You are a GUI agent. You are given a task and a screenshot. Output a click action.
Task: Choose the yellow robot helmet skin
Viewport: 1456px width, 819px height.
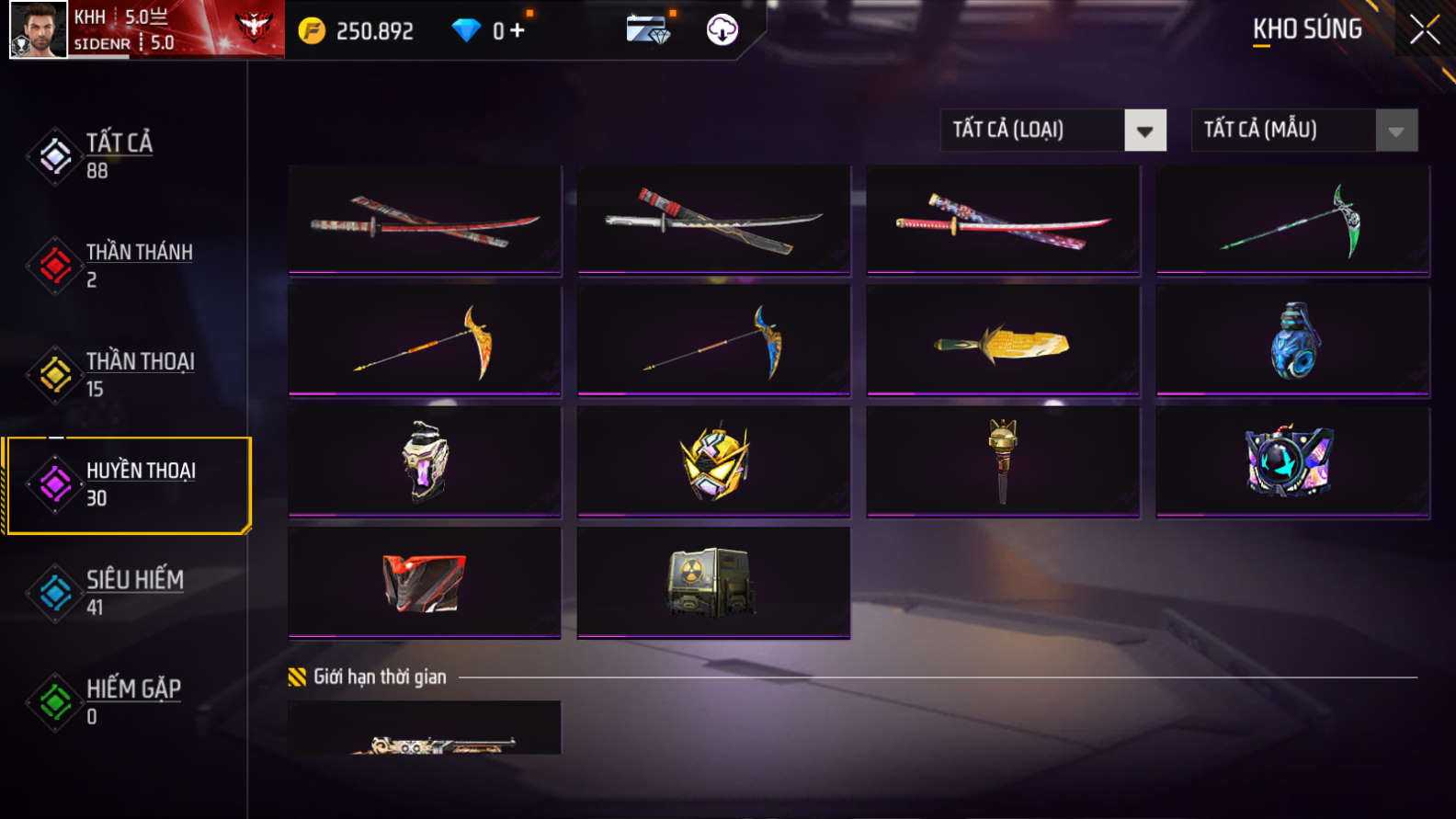[x=714, y=461]
